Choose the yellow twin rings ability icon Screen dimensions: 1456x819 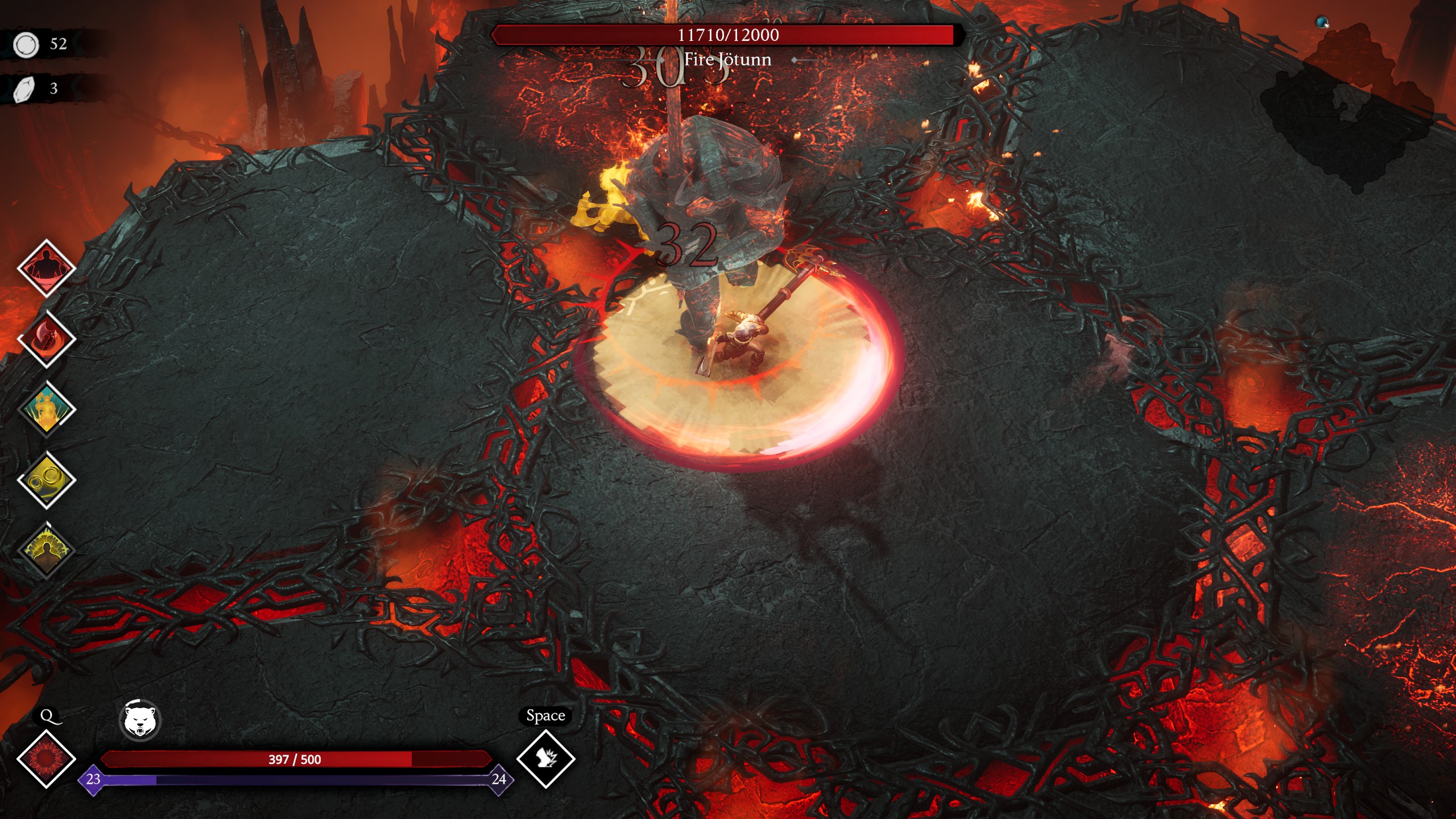[46, 481]
